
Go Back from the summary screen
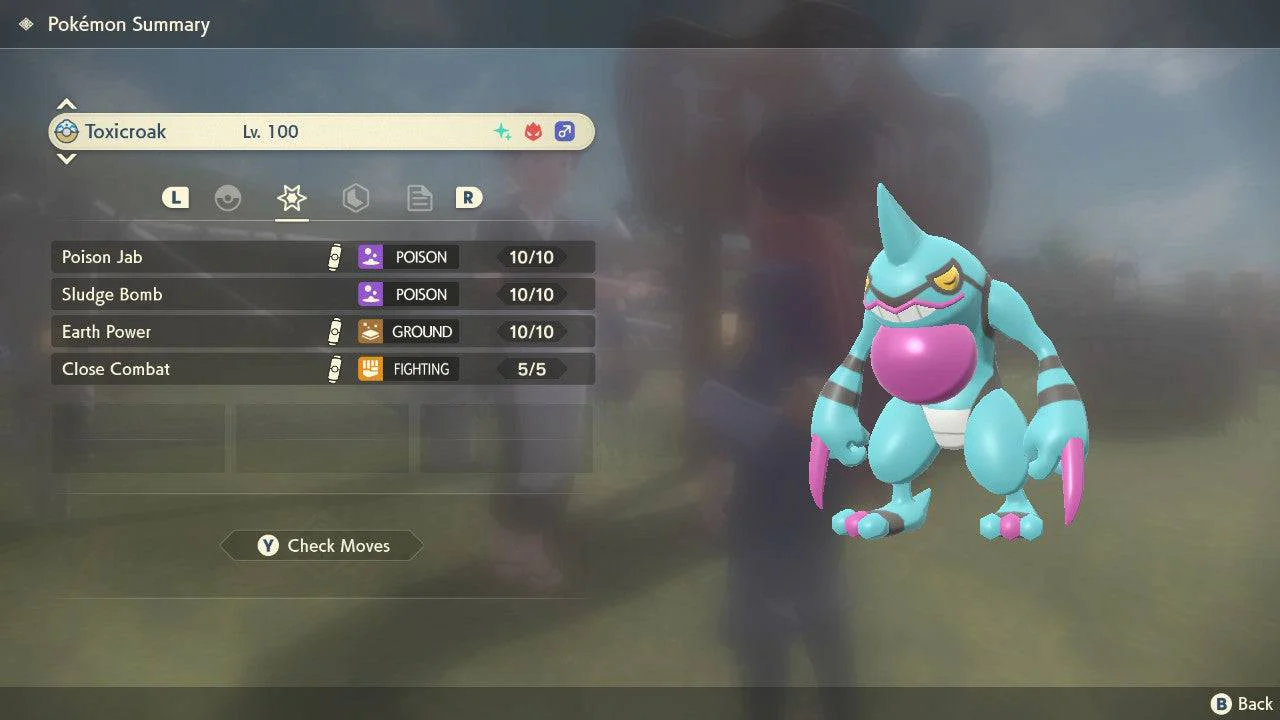click(1242, 704)
